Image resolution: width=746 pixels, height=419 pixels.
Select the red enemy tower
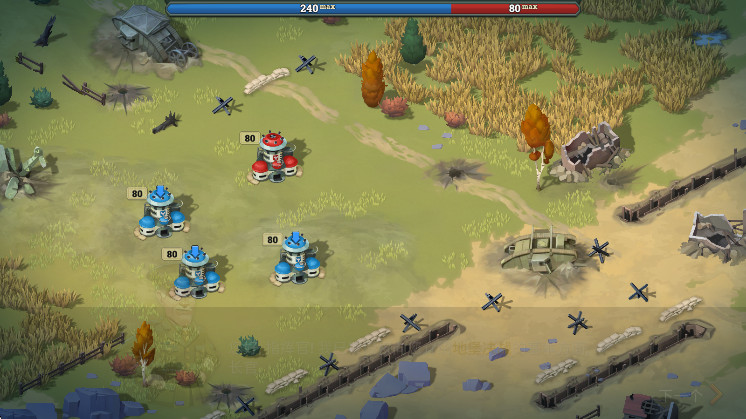(x=273, y=158)
